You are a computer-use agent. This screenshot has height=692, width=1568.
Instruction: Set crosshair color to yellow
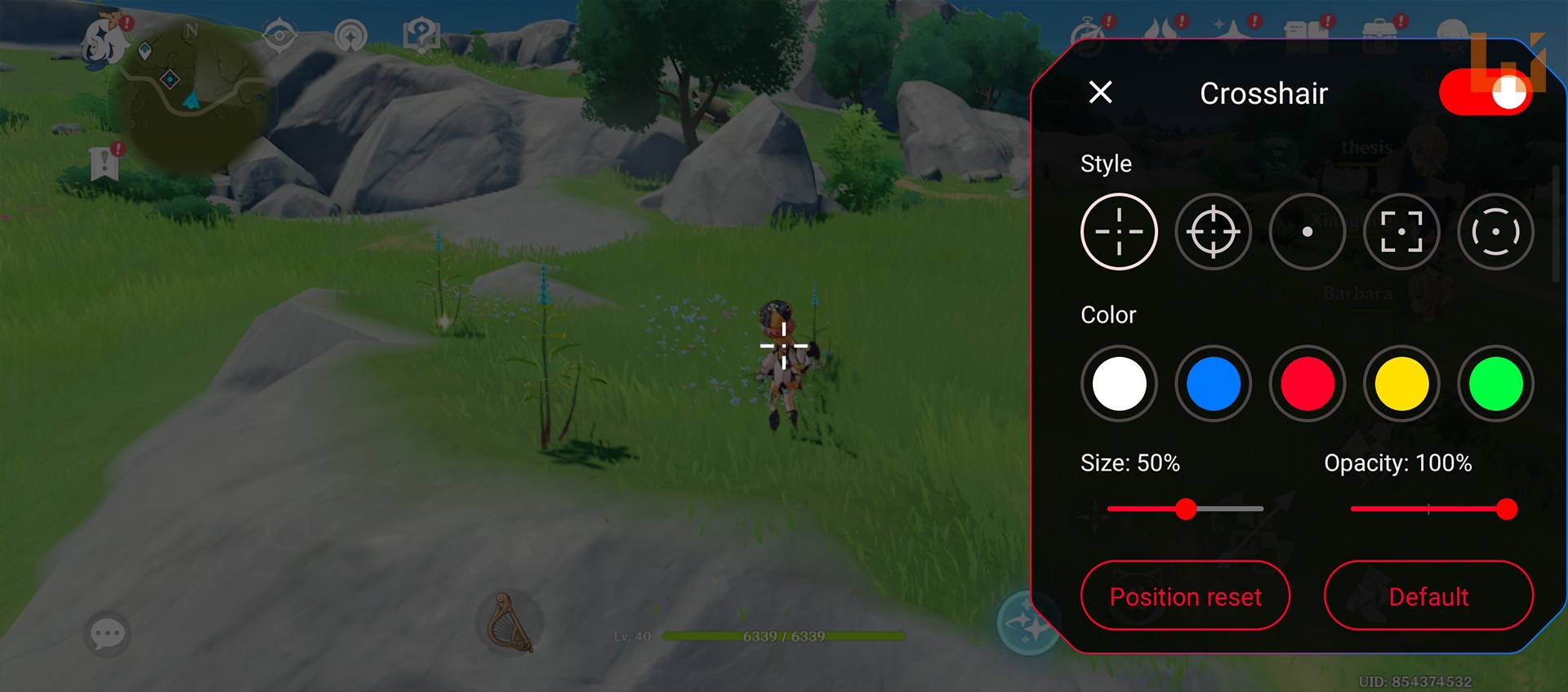coord(1401,384)
